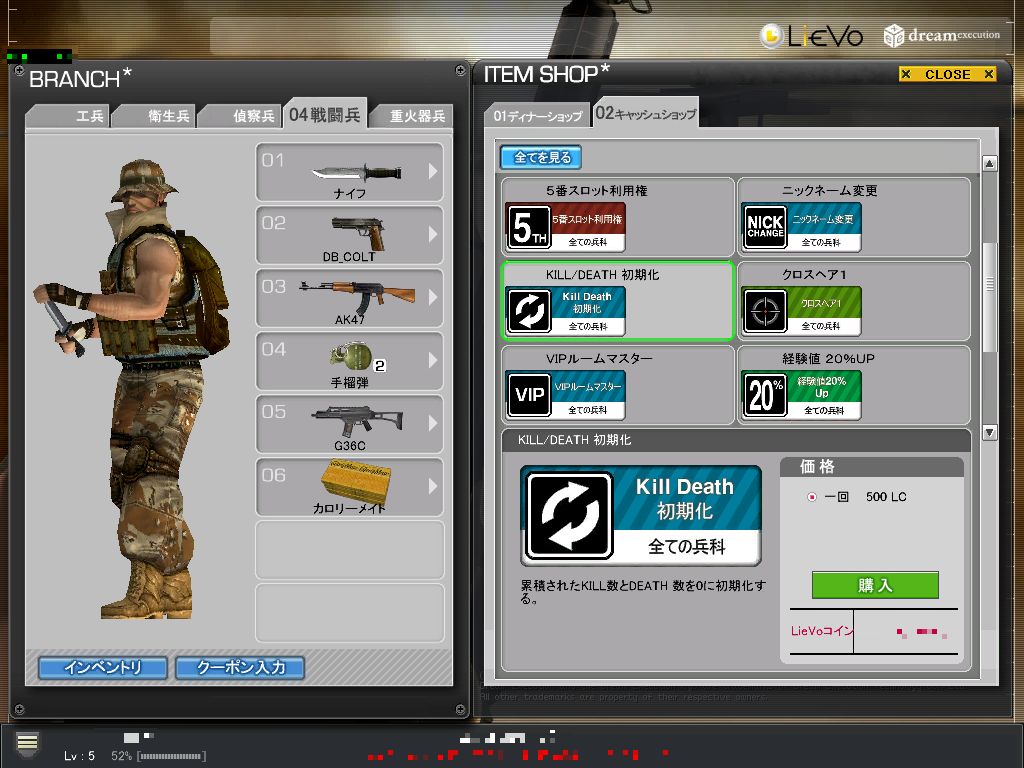Click the 全てを見る view-all button
This screenshot has width=1024, height=768.
tap(541, 157)
